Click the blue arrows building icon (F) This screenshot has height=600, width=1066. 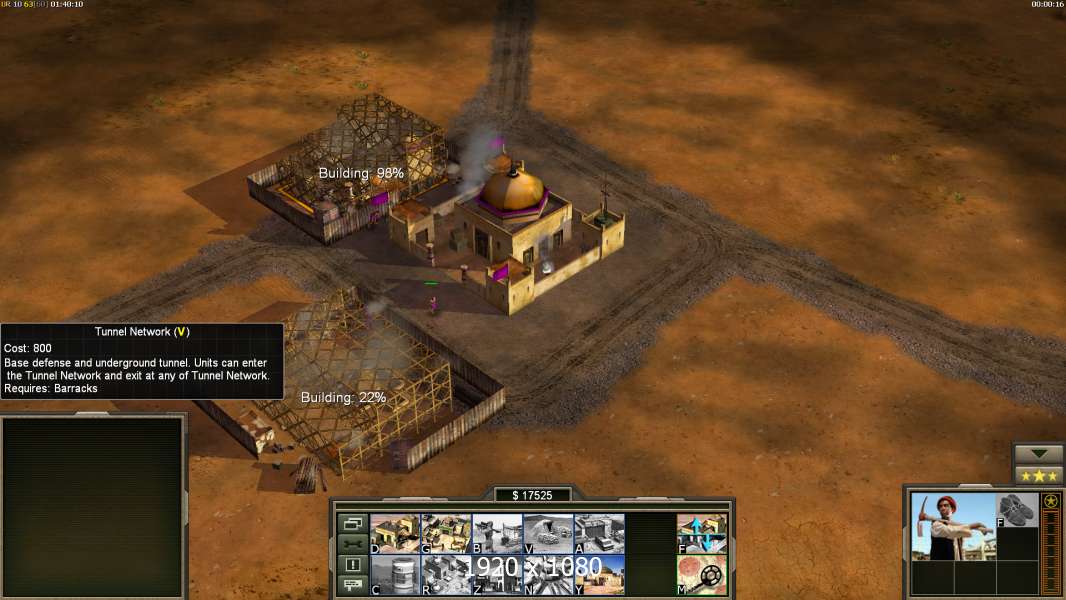pyautogui.click(x=702, y=533)
